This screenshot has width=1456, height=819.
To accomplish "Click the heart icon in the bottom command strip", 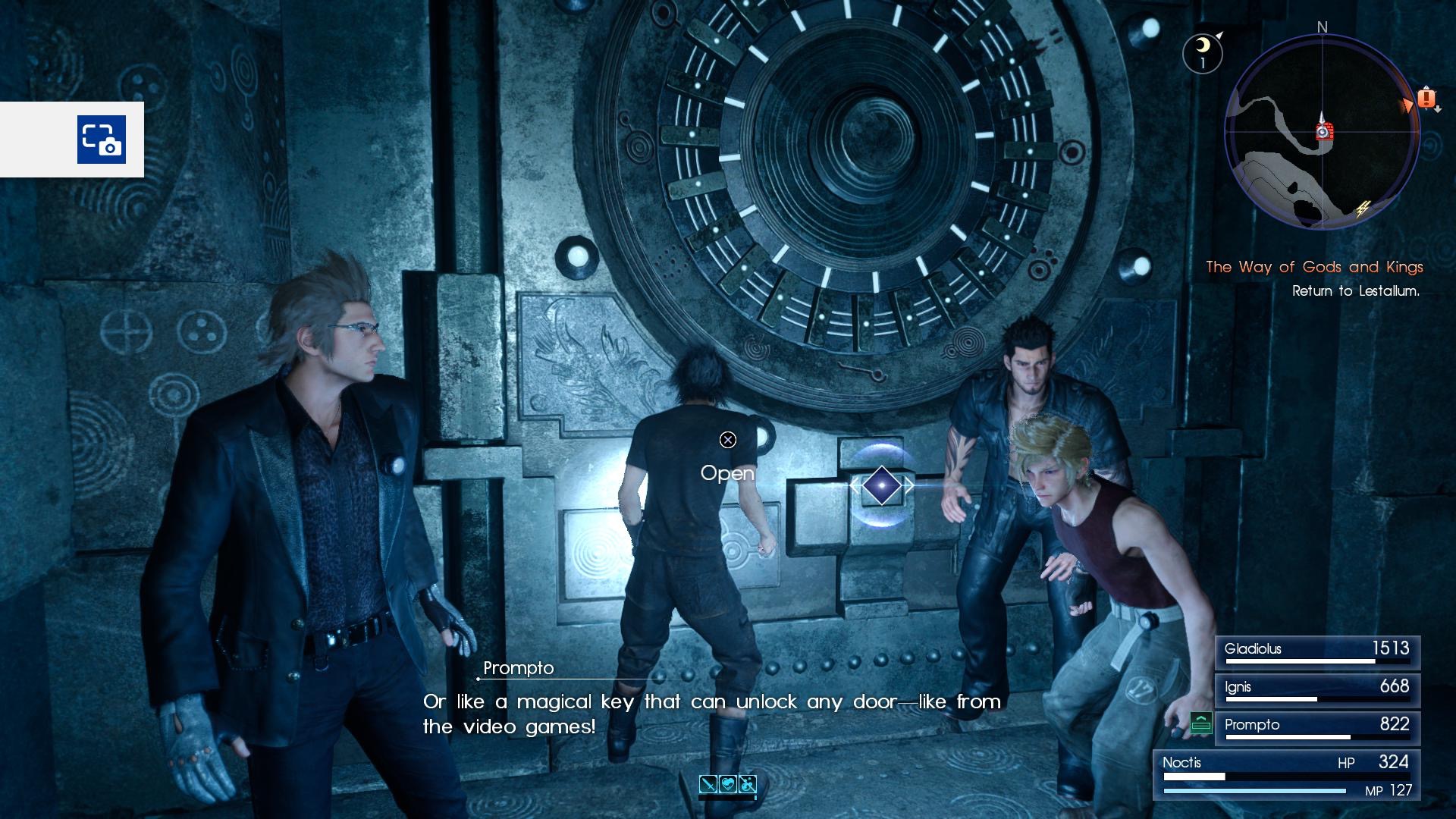I will click(728, 784).
